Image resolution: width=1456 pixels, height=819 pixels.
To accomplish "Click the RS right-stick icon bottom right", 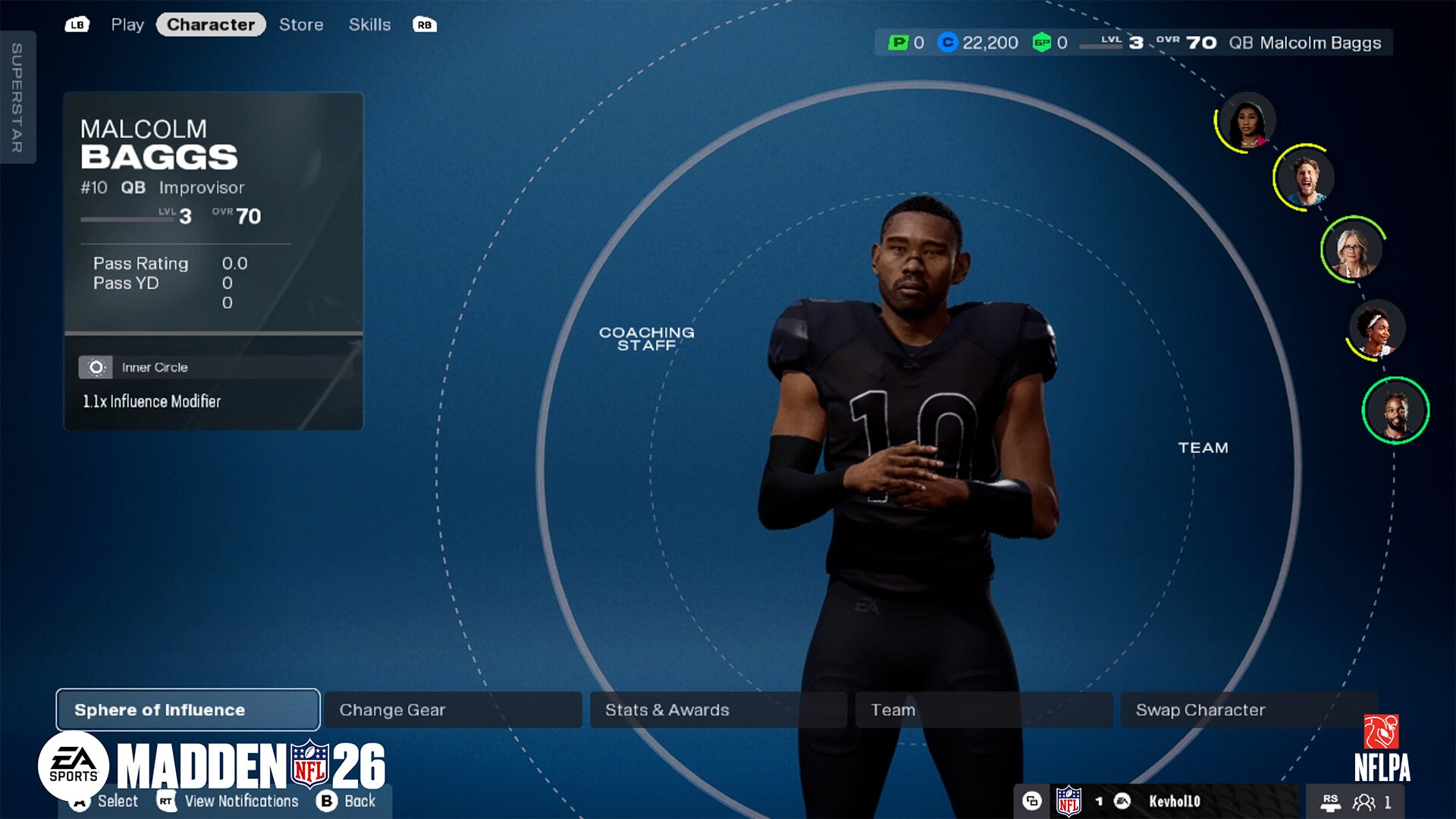I will [x=1332, y=801].
